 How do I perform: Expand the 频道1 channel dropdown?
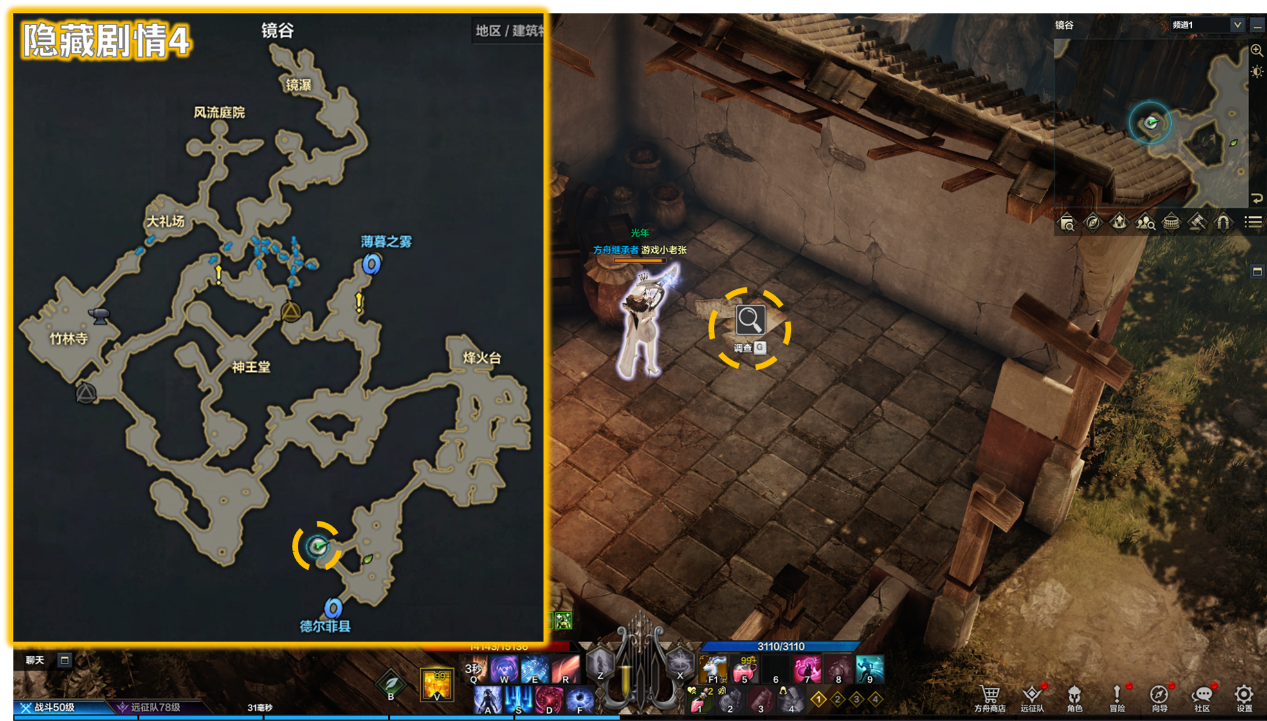(1237, 24)
